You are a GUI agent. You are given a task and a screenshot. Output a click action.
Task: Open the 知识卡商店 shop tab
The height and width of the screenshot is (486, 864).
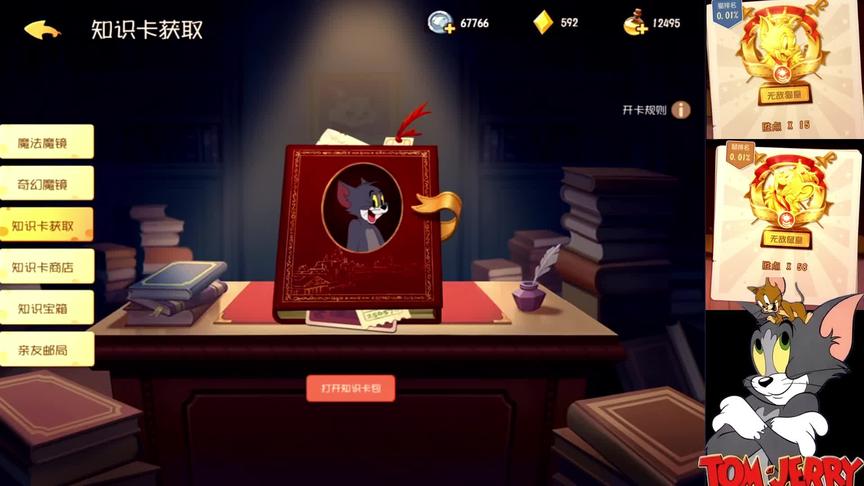tap(46, 267)
